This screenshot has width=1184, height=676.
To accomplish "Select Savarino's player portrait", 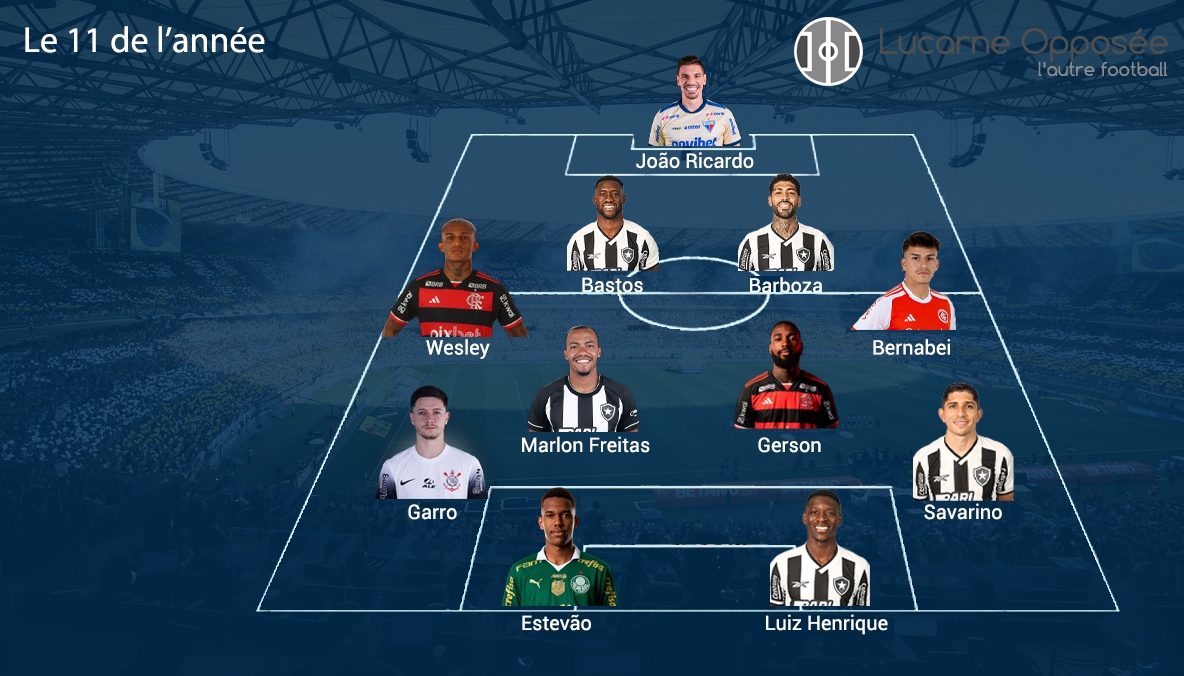I will coord(963,443).
